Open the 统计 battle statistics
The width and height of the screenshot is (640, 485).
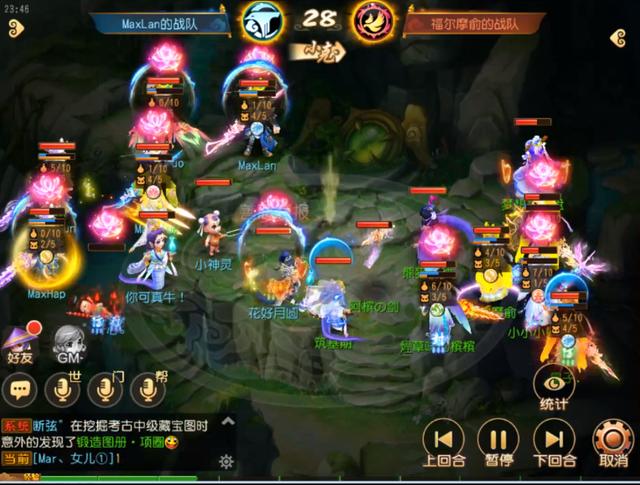pos(553,385)
